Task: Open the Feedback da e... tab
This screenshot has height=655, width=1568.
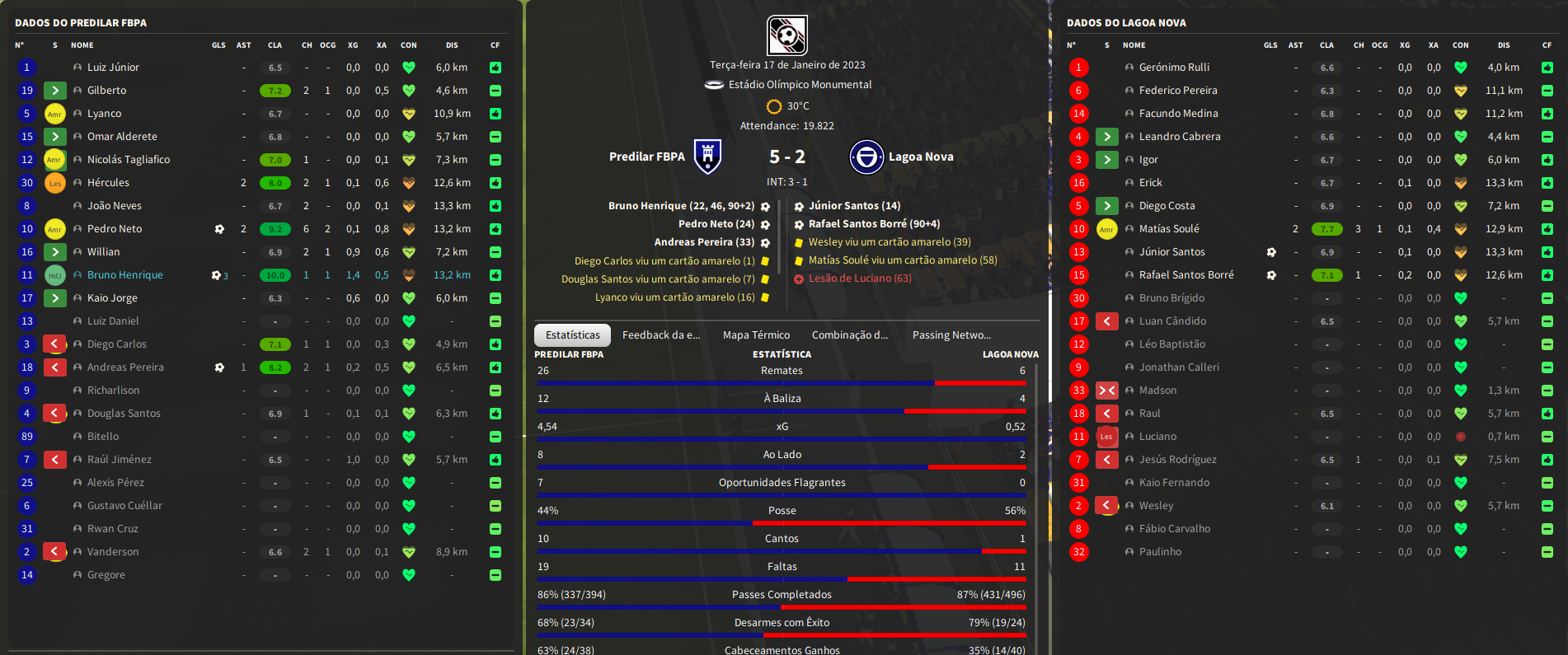Action: pos(660,335)
